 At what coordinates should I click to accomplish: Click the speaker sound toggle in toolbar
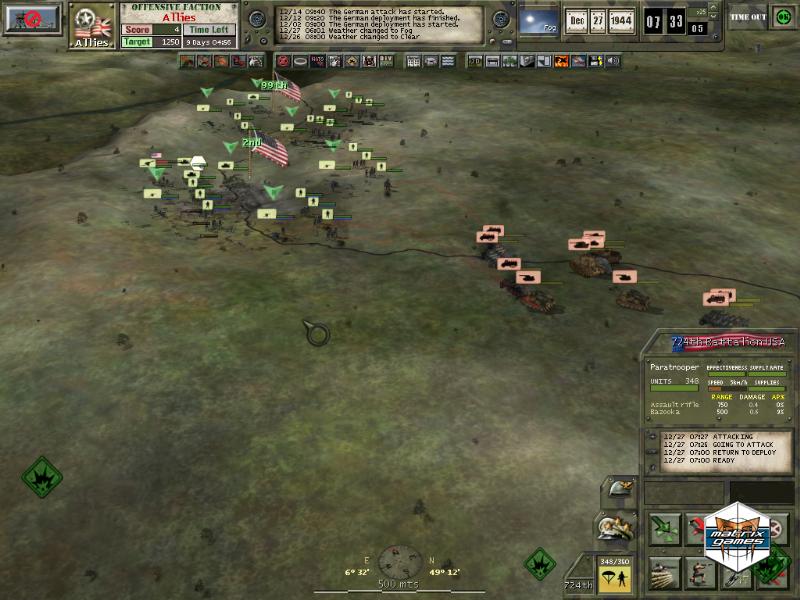pos(613,62)
